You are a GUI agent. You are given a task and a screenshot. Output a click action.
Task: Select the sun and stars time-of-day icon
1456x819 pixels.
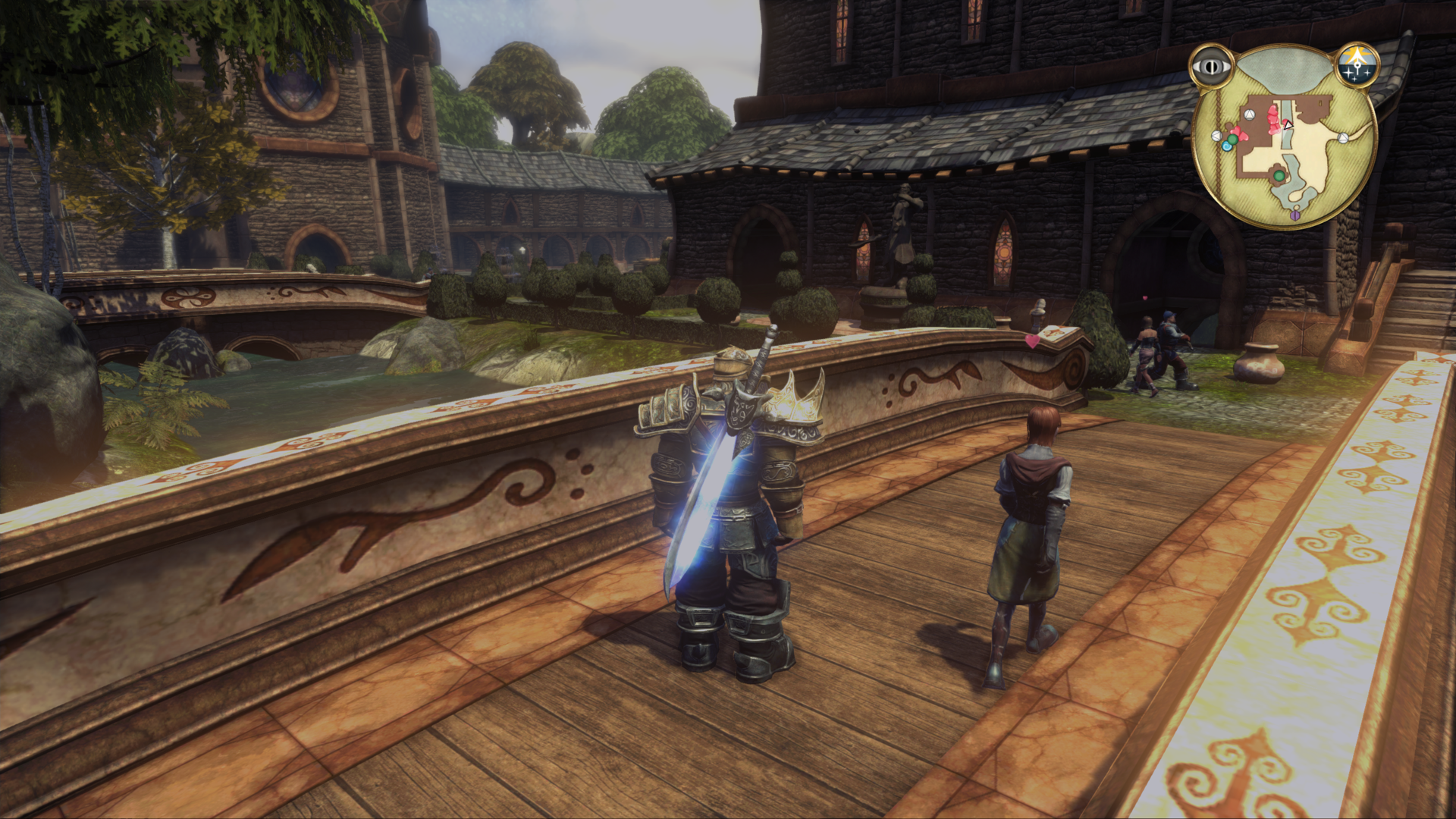[x=1357, y=64]
